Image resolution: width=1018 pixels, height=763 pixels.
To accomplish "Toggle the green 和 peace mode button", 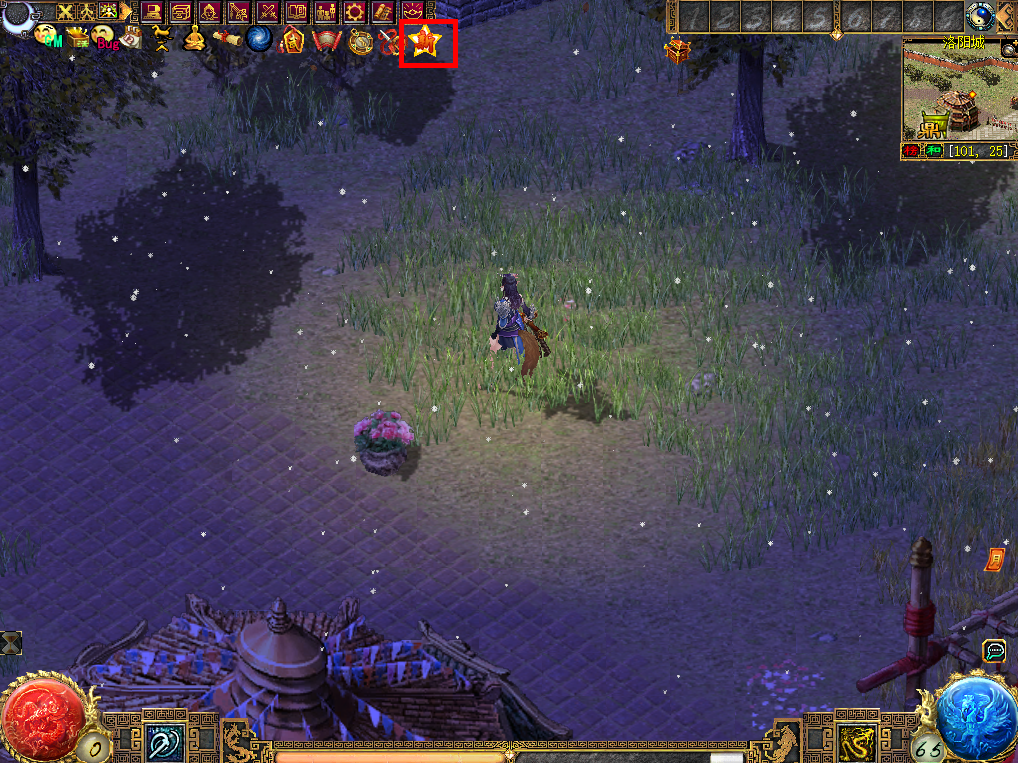I will 933,151.
